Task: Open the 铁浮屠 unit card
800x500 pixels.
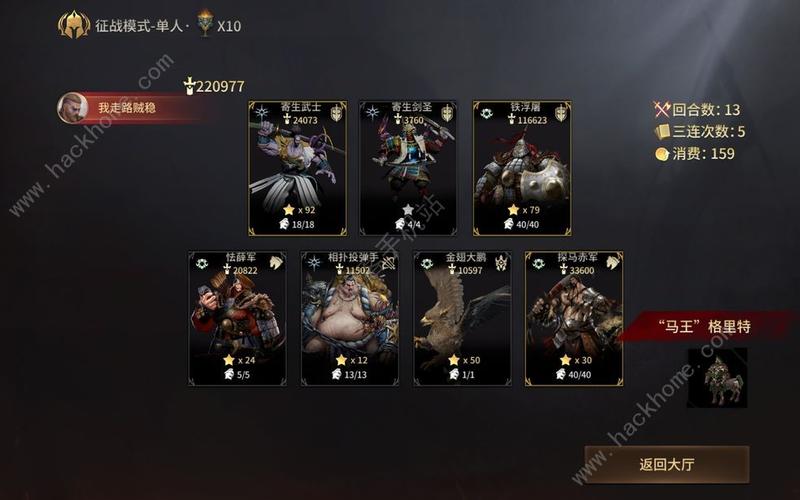Action: 521,168
